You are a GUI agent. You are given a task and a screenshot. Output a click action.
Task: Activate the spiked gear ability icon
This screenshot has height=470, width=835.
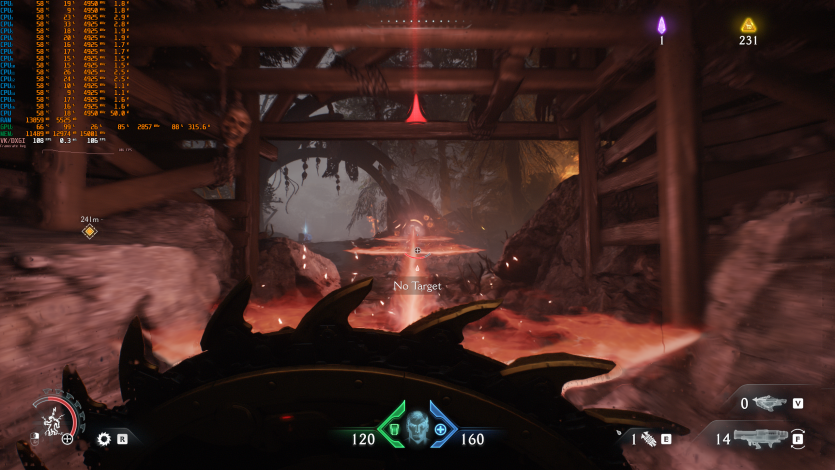click(103, 438)
